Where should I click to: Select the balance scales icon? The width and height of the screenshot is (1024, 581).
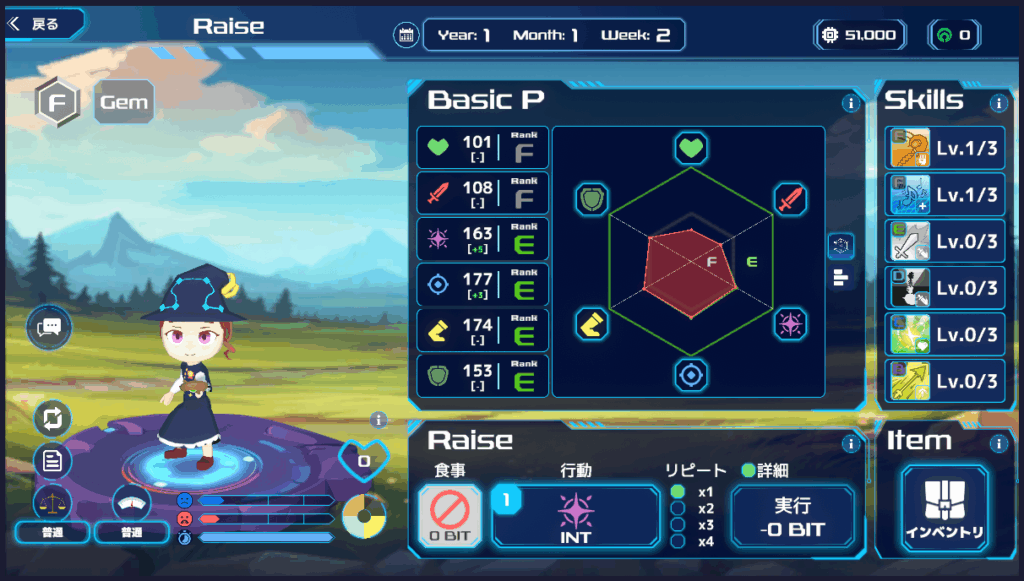(53, 502)
